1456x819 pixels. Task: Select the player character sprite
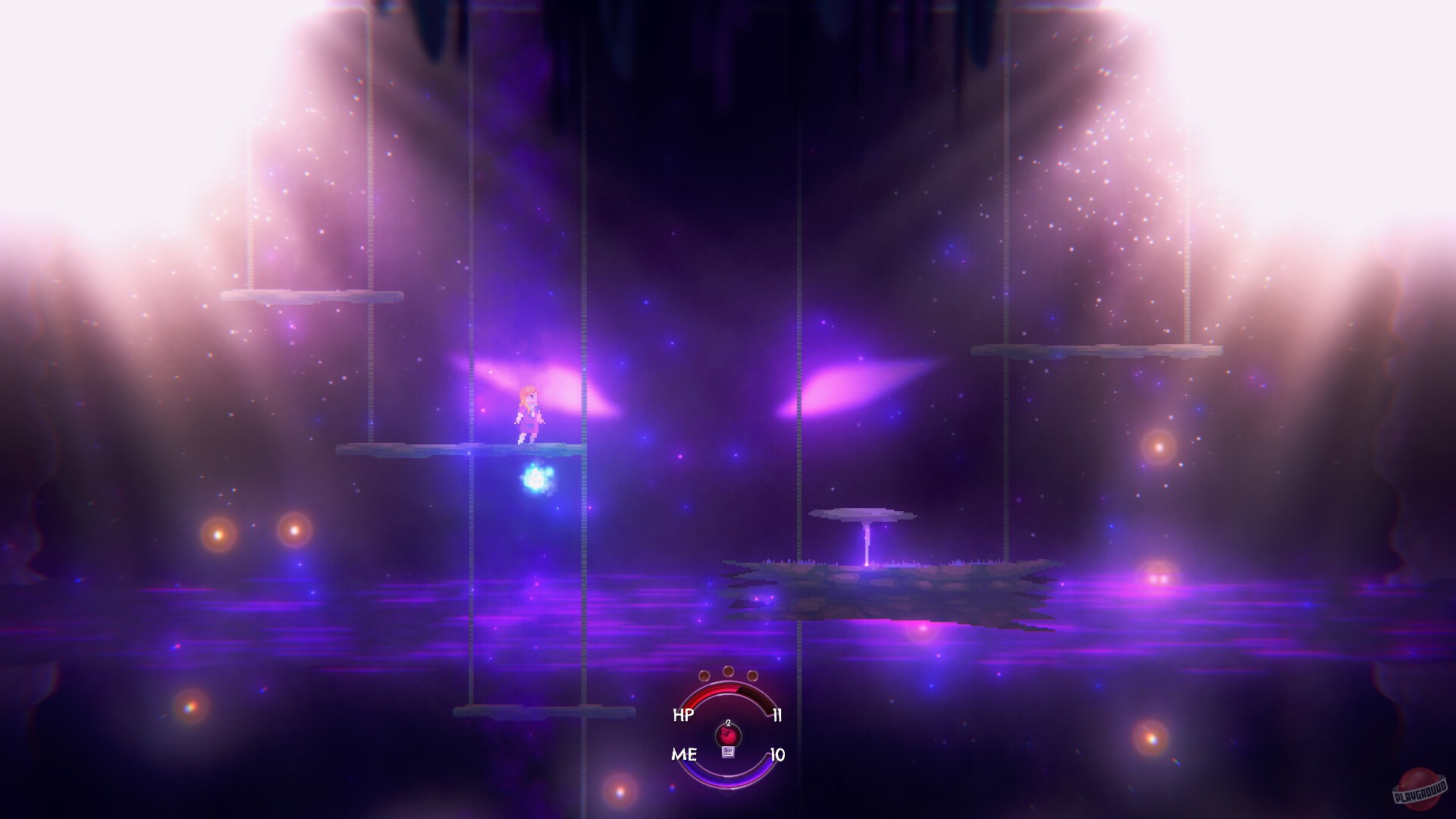coord(531,413)
